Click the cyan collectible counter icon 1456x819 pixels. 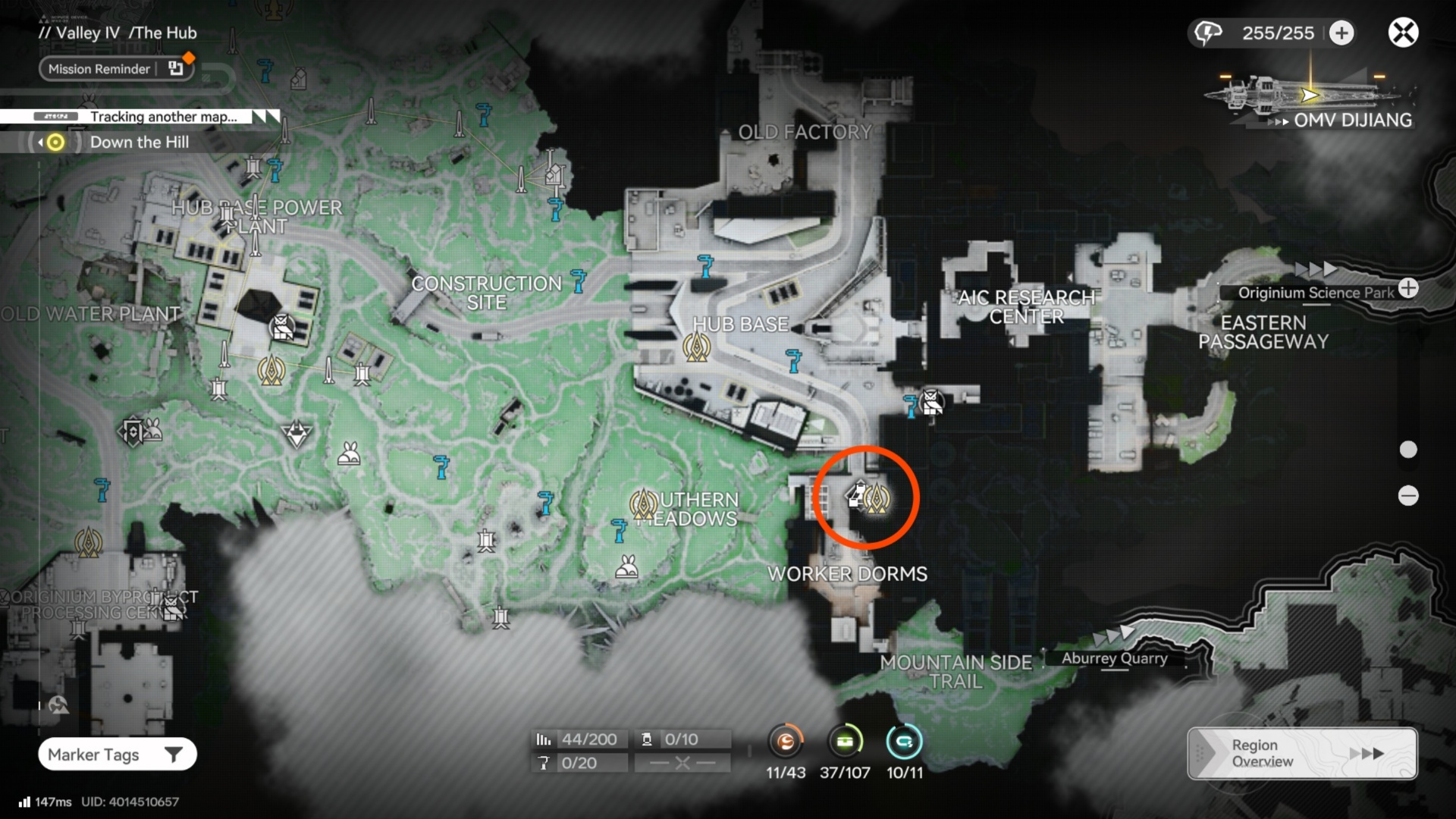904,741
